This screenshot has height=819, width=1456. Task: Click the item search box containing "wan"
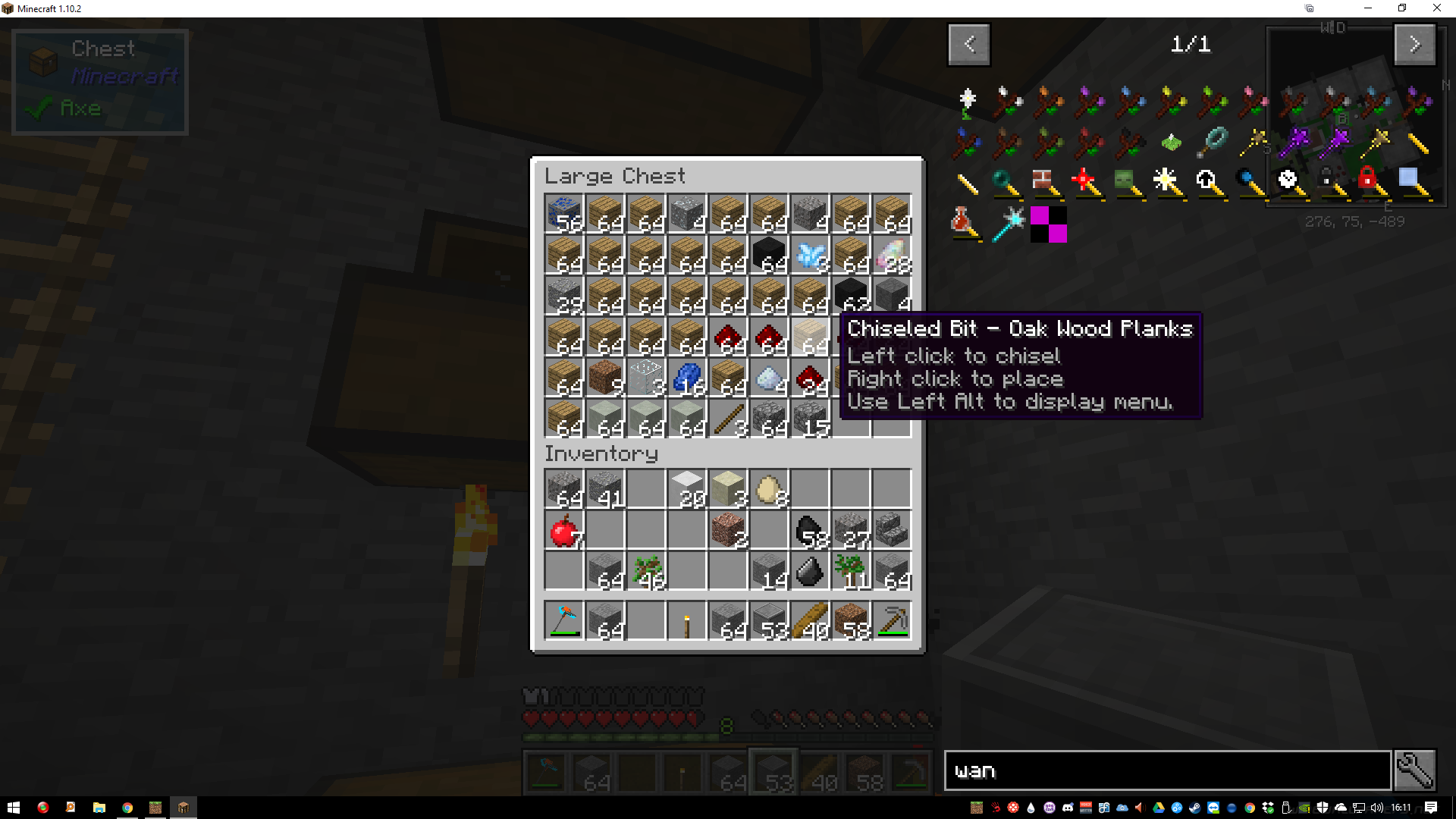(1167, 770)
